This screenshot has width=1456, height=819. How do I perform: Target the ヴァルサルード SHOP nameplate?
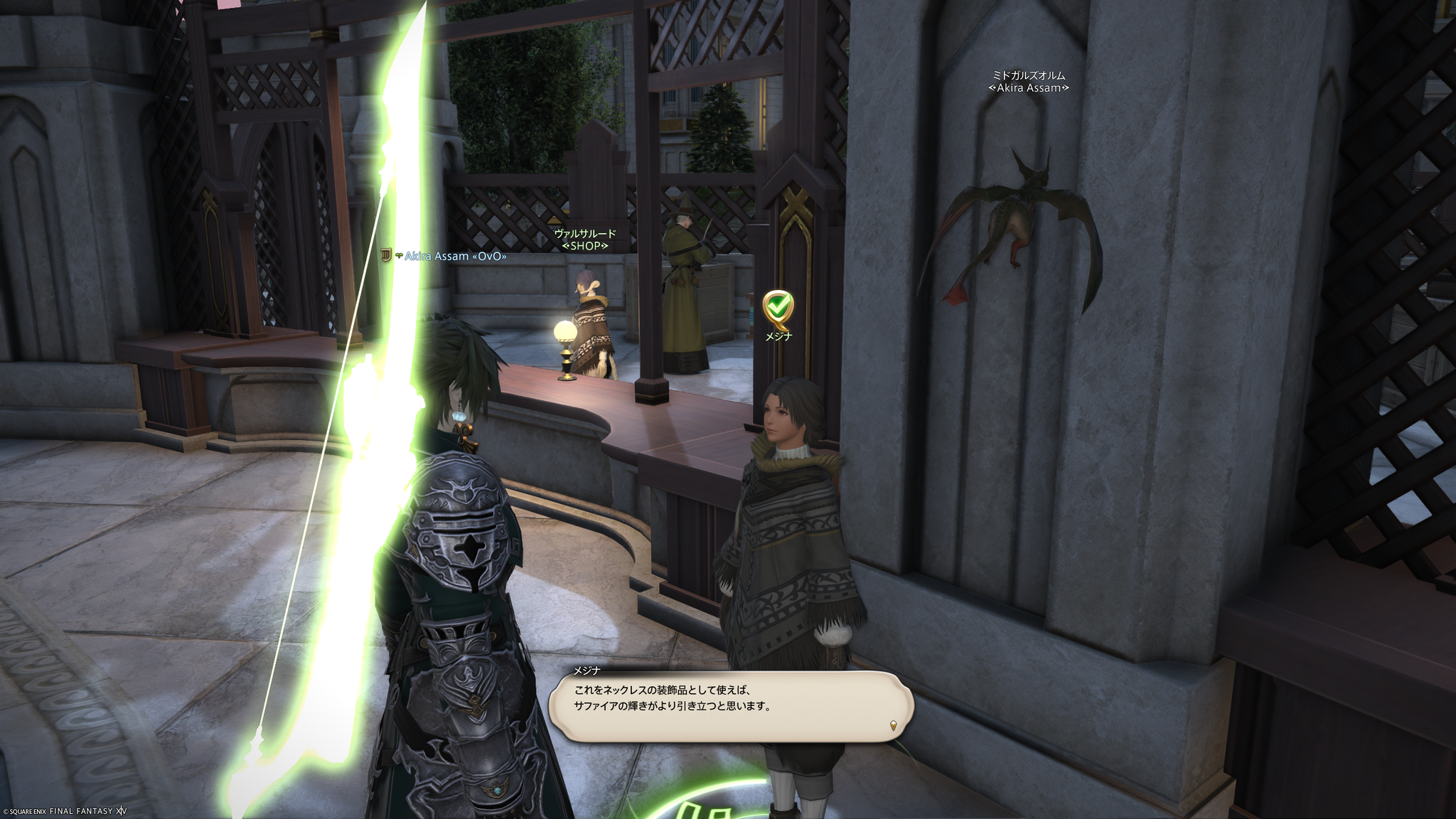pos(585,240)
